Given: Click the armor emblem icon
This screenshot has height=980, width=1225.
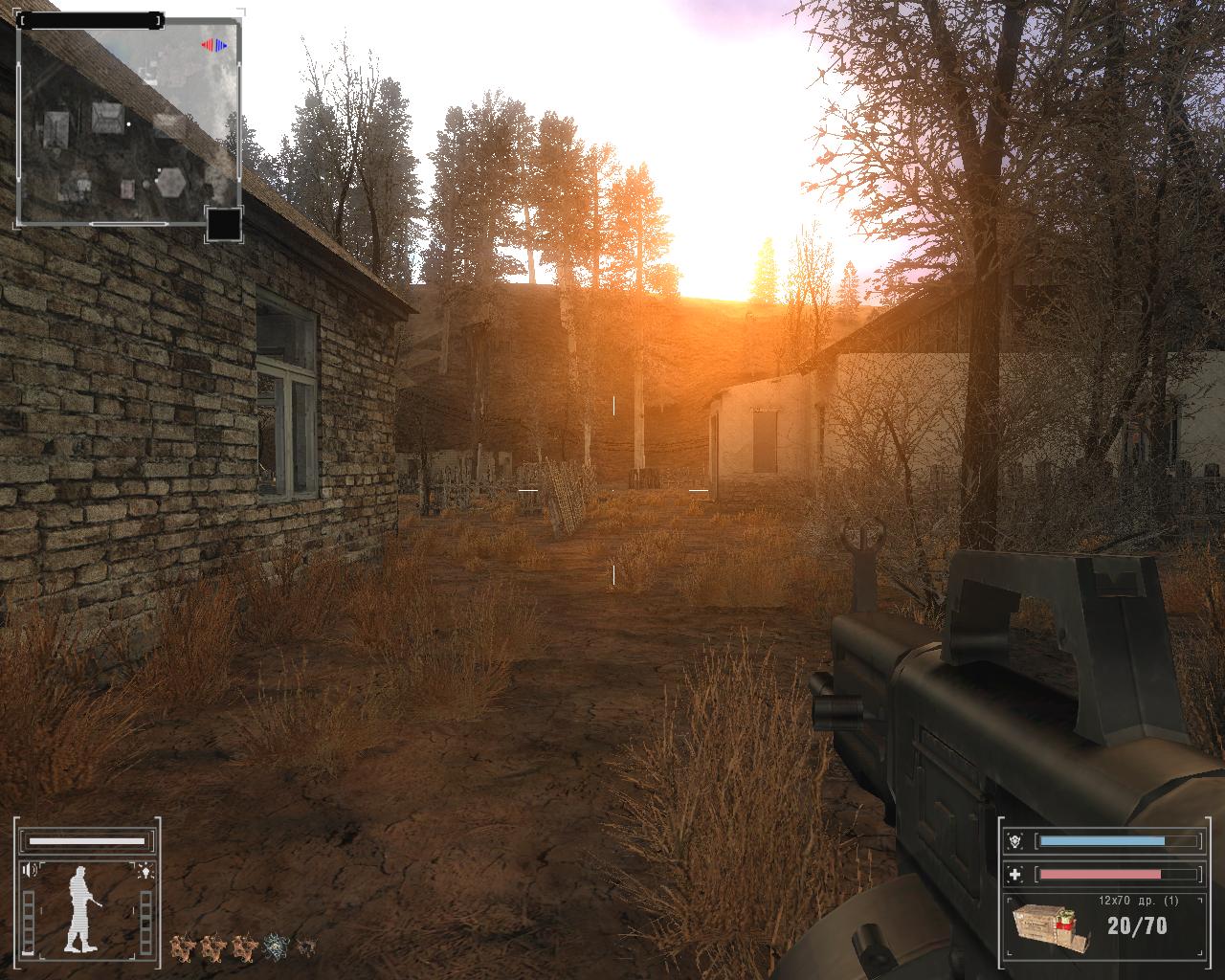Looking at the screenshot, I should click(1014, 841).
